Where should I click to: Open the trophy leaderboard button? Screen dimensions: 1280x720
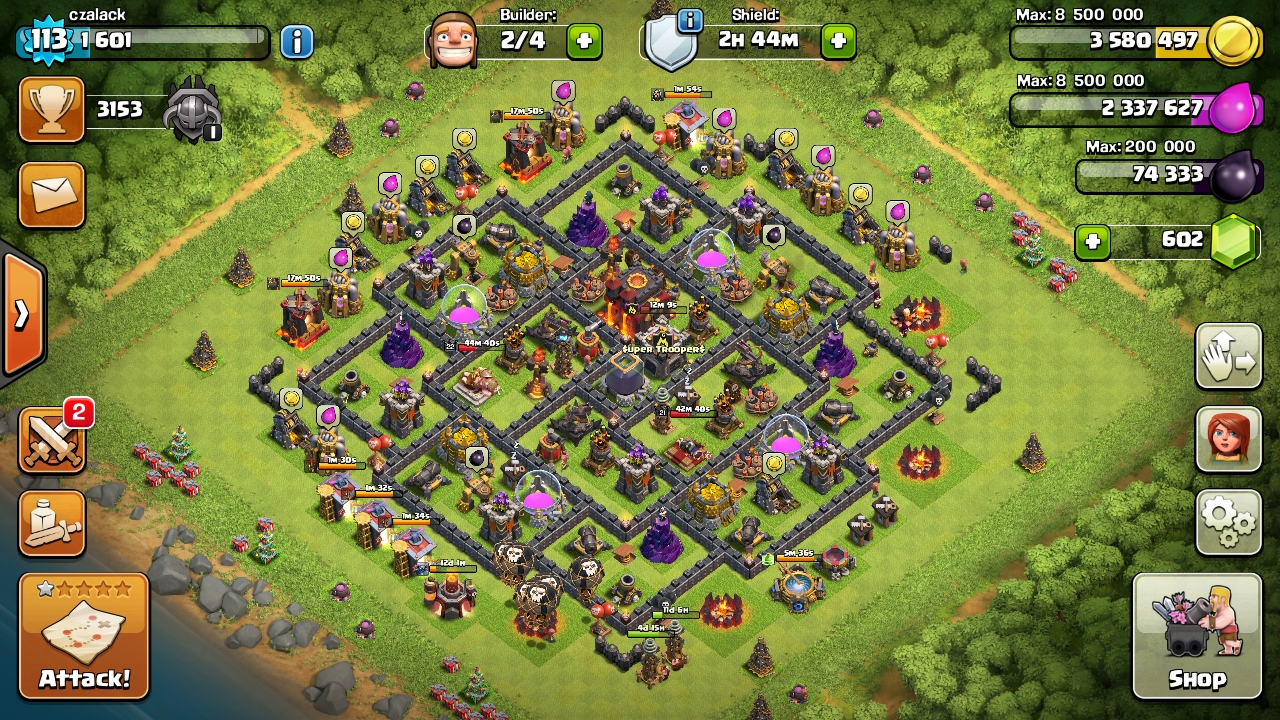coord(52,110)
